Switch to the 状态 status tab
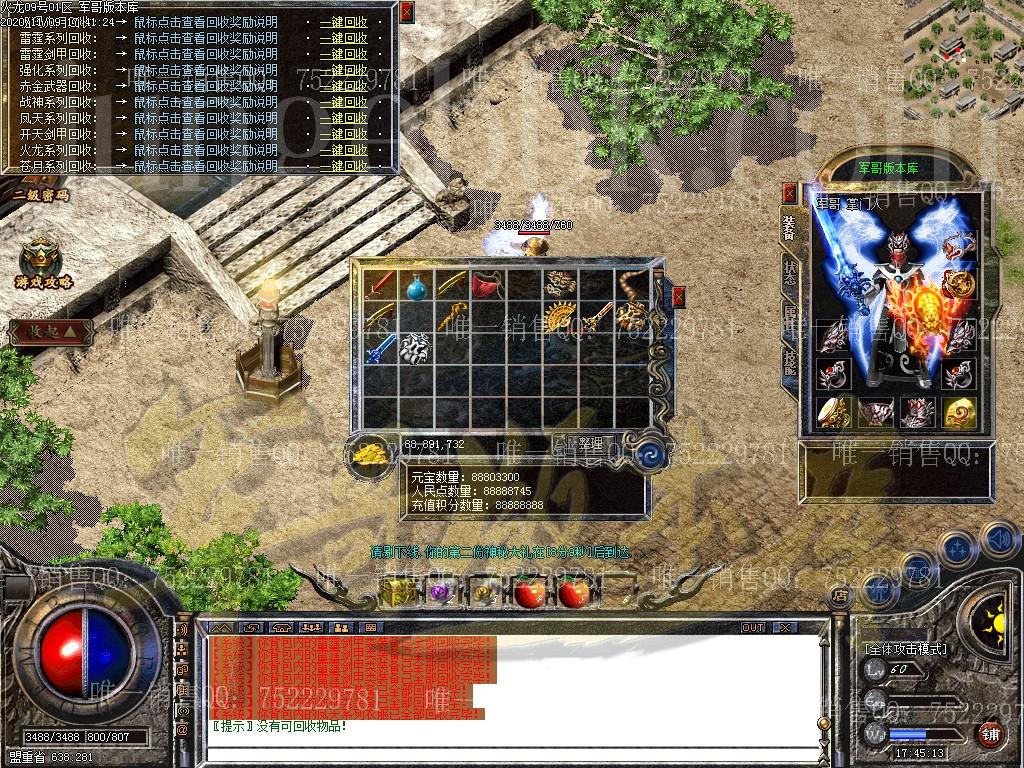This screenshot has width=1024, height=768. pos(790,273)
